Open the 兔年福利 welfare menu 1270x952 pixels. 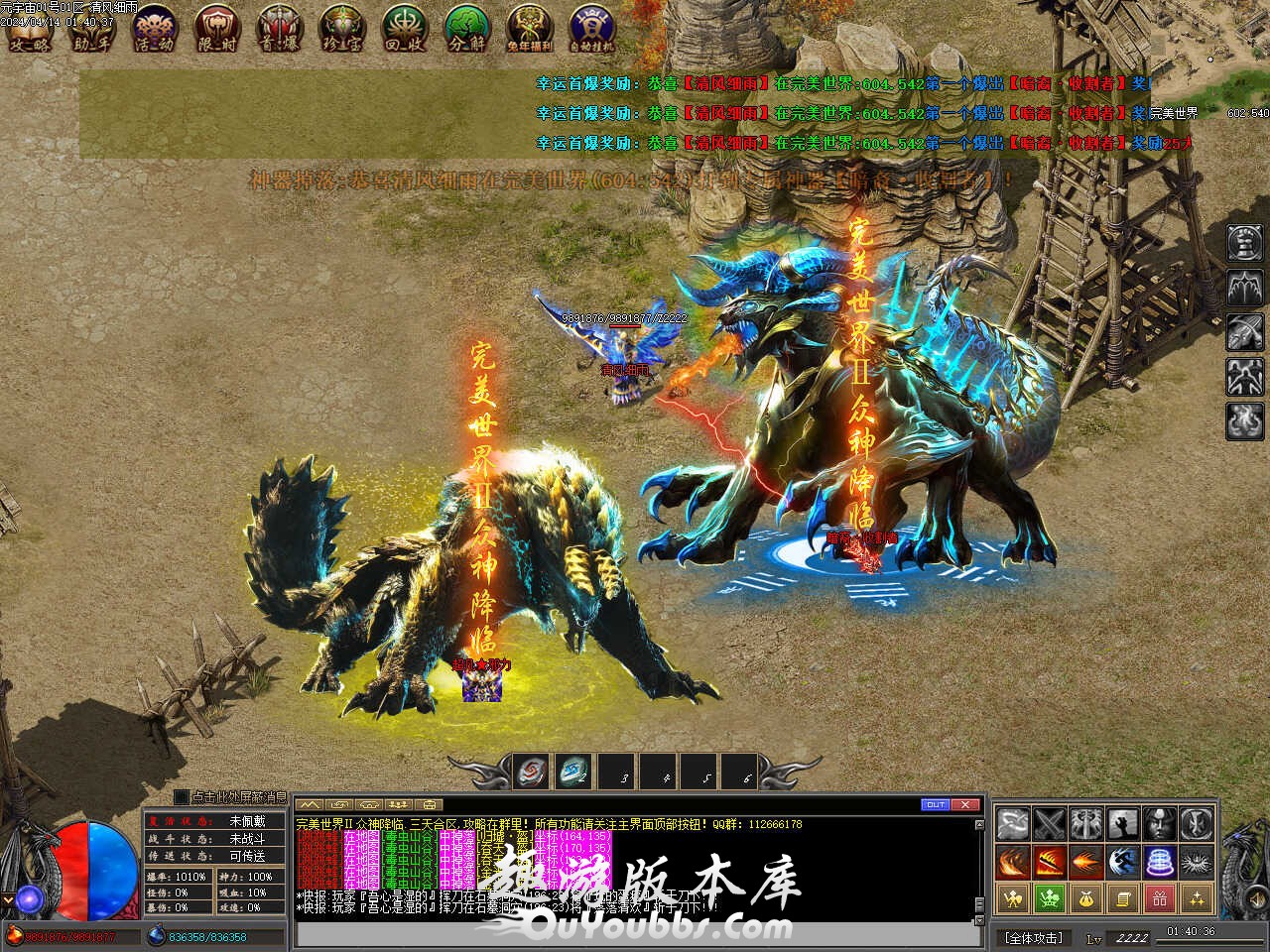coord(530,28)
